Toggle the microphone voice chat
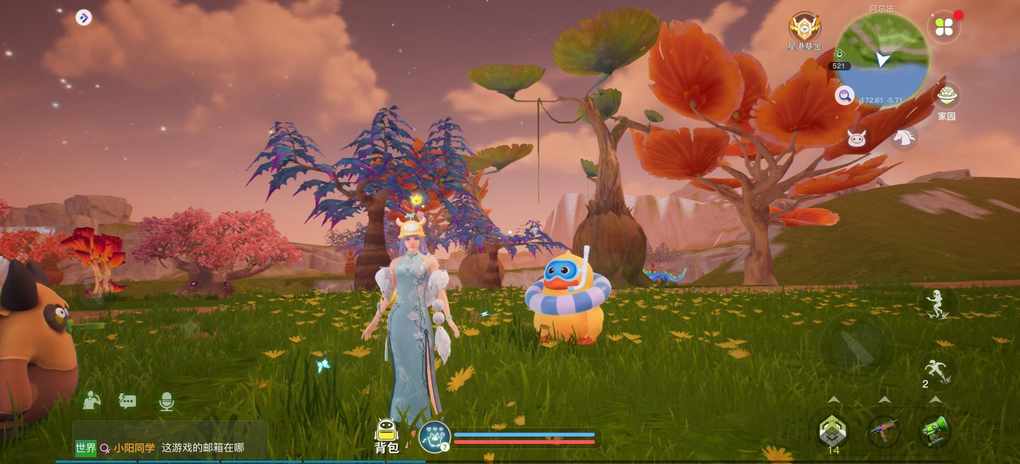Screen dimensions: 1020x464 pos(167,401)
